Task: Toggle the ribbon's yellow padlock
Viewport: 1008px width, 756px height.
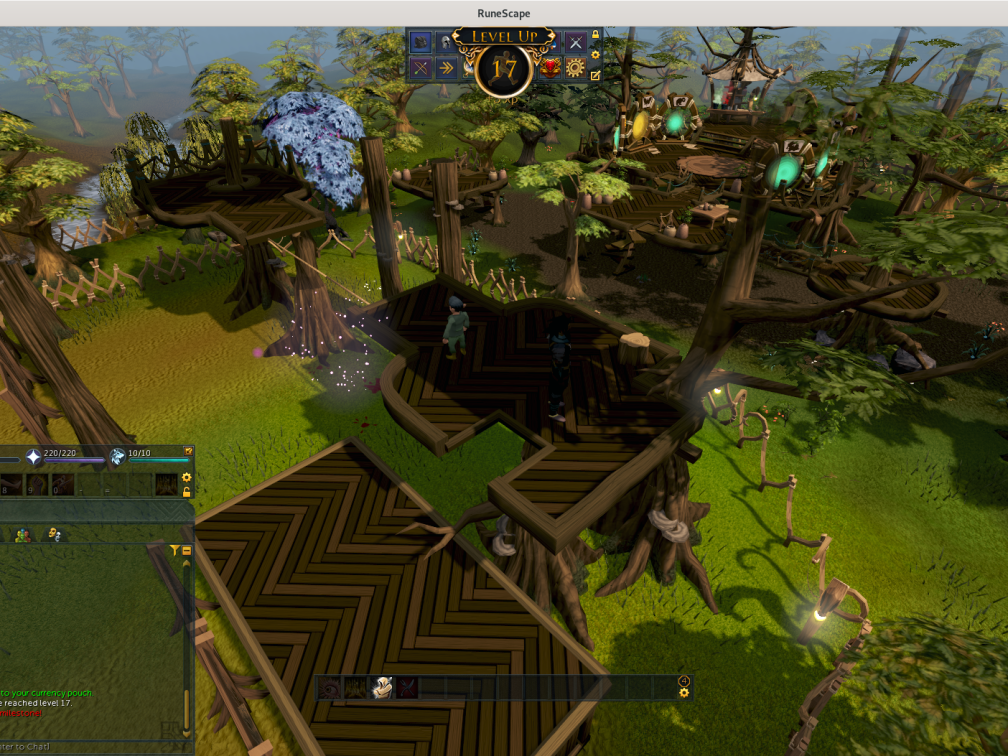Action: click(x=596, y=36)
